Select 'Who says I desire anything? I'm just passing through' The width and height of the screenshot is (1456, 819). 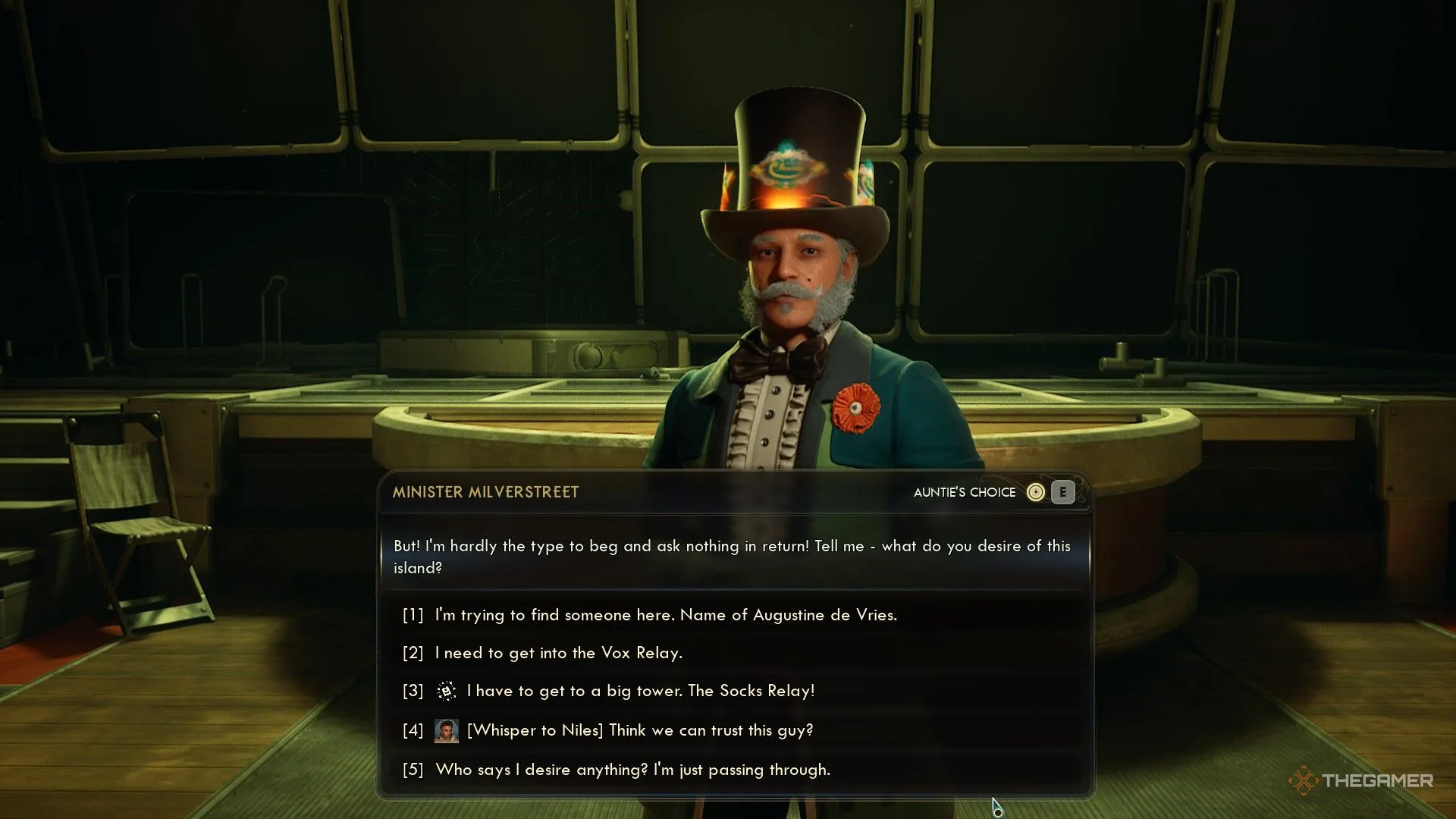point(632,769)
